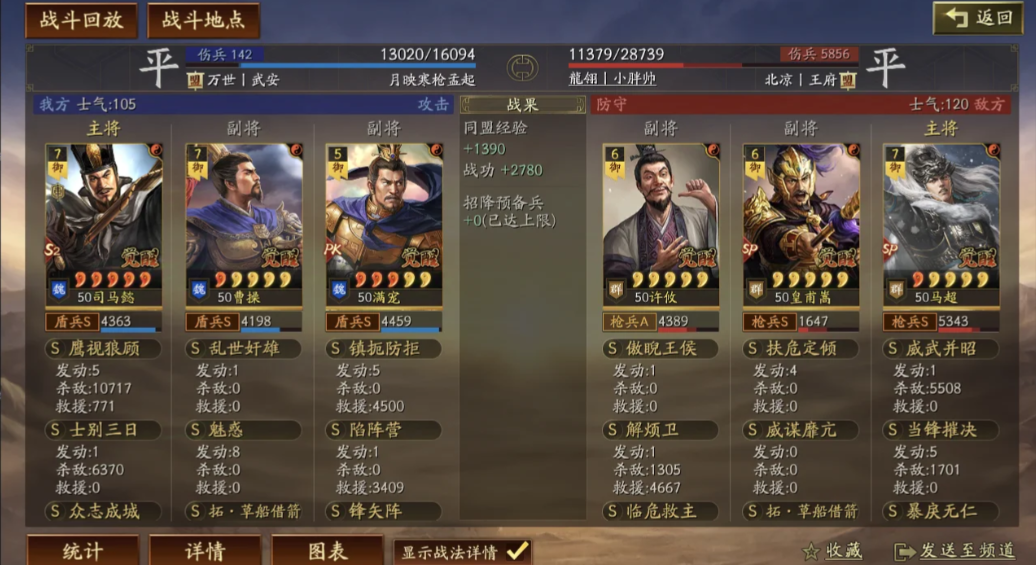
Task: Select the 许攸 general card
Action: coord(660,222)
